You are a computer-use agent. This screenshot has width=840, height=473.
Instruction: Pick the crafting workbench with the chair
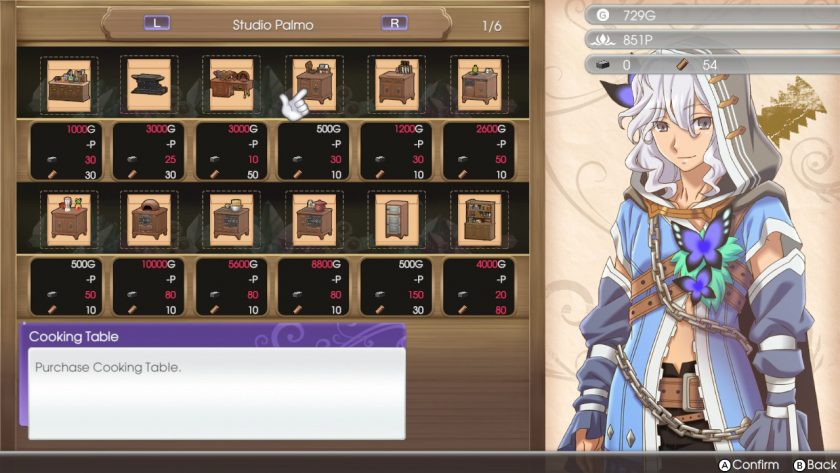tap(232, 84)
